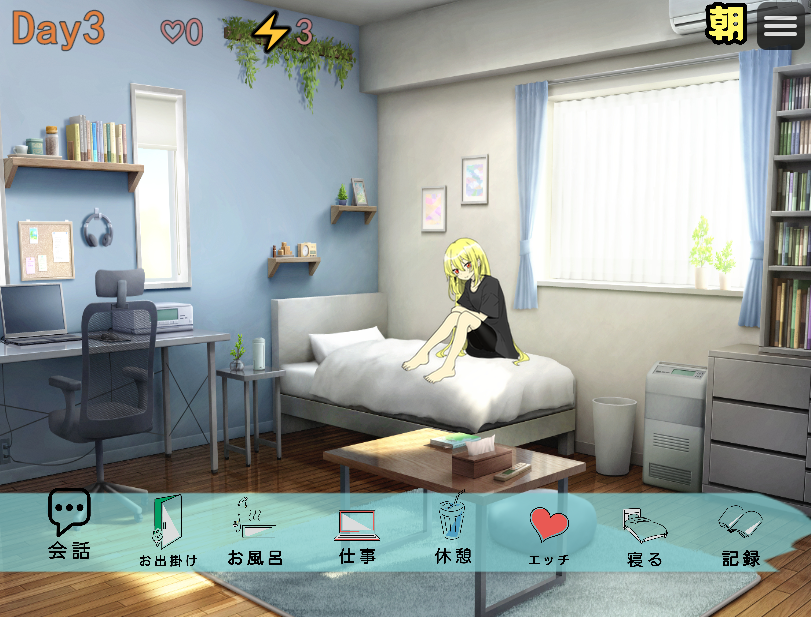Select the お風呂 bath action

[x=256, y=532]
